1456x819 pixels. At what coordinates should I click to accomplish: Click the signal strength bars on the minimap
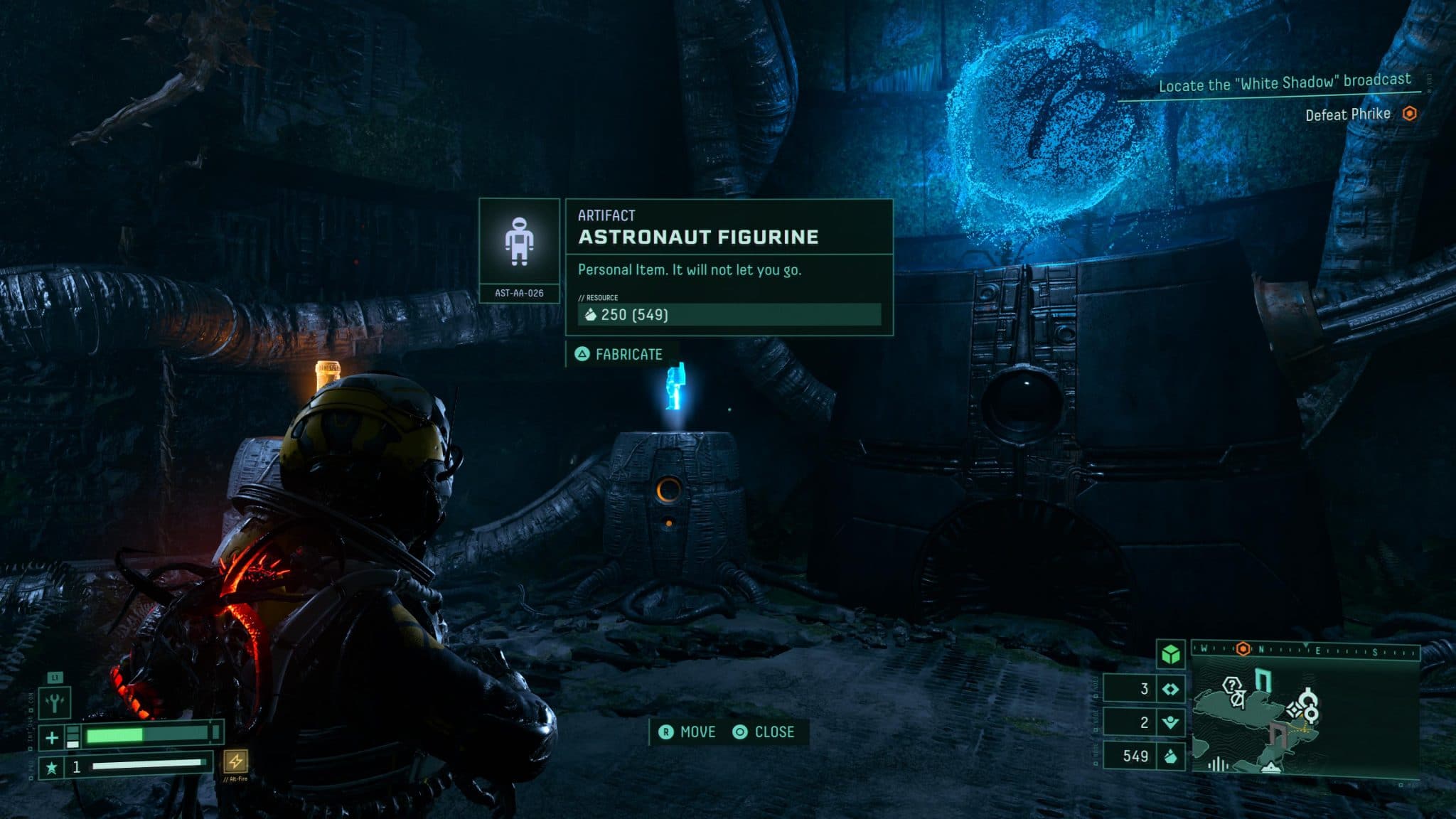pyautogui.click(x=1218, y=766)
